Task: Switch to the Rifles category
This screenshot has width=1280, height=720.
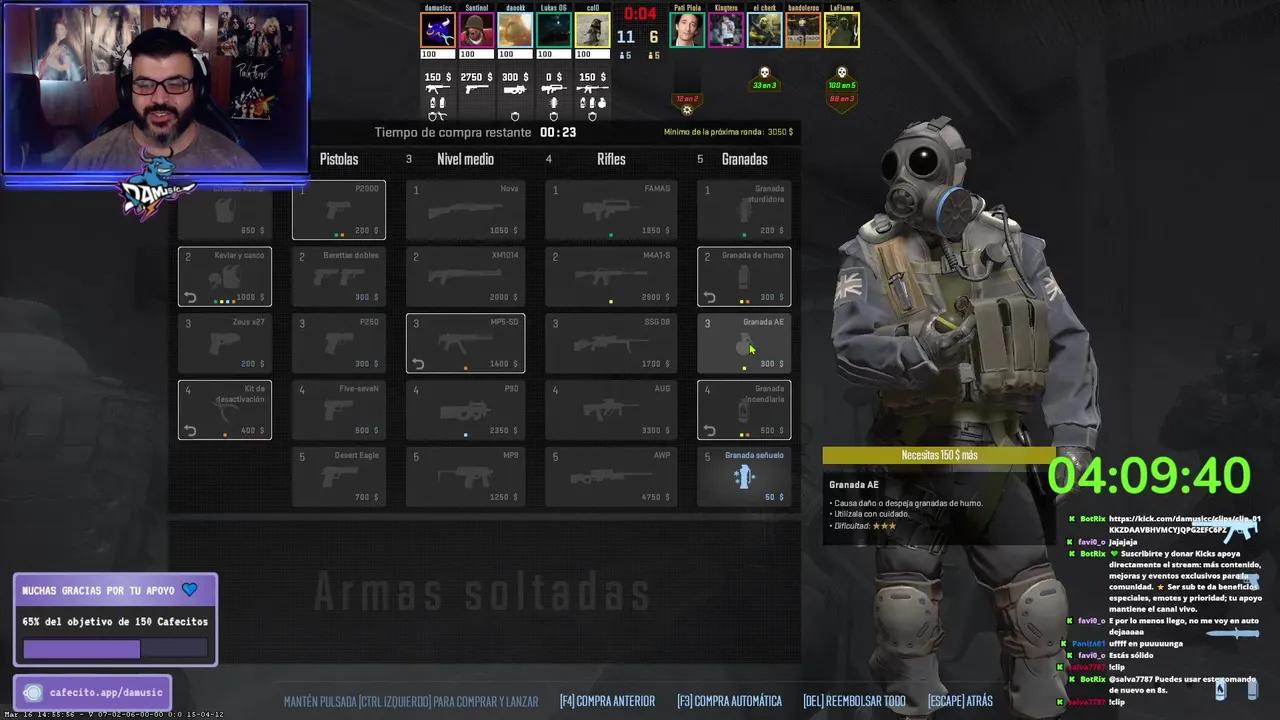Action: coord(610,159)
